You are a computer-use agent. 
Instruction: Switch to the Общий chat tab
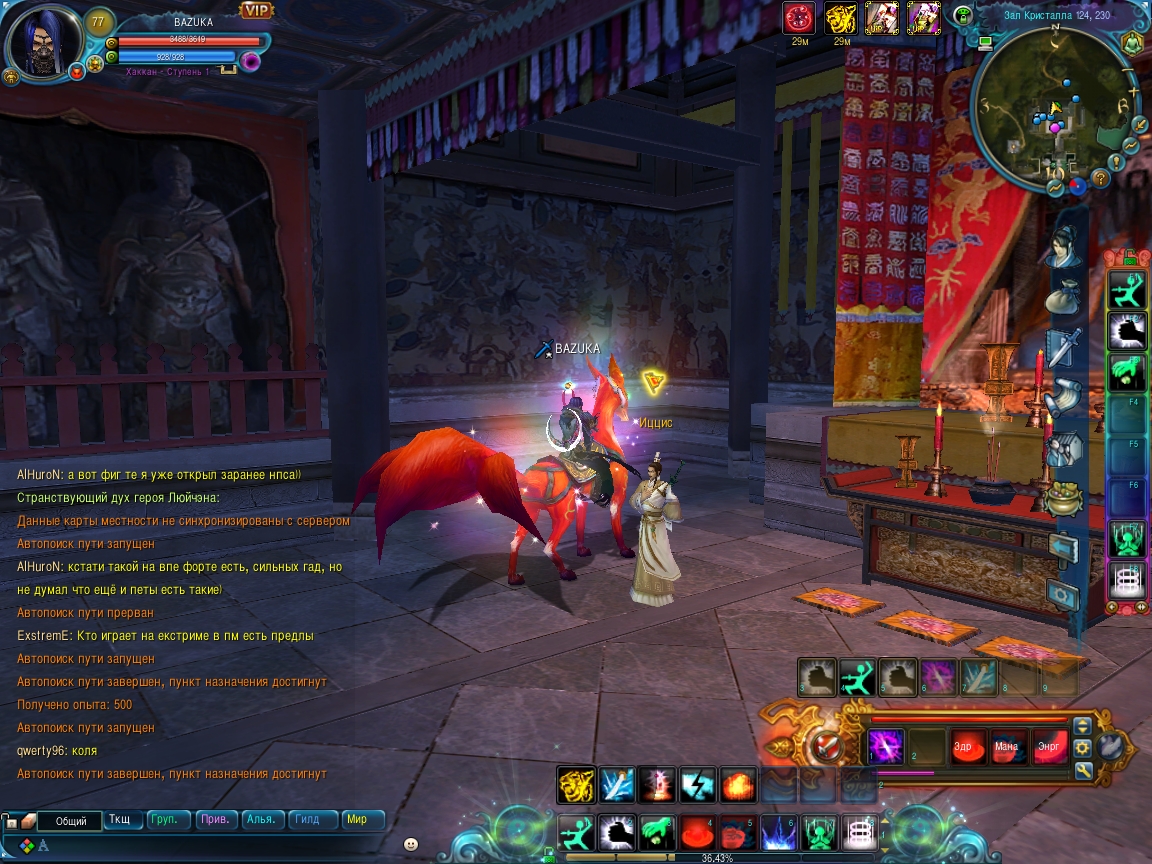pyautogui.click(x=71, y=821)
